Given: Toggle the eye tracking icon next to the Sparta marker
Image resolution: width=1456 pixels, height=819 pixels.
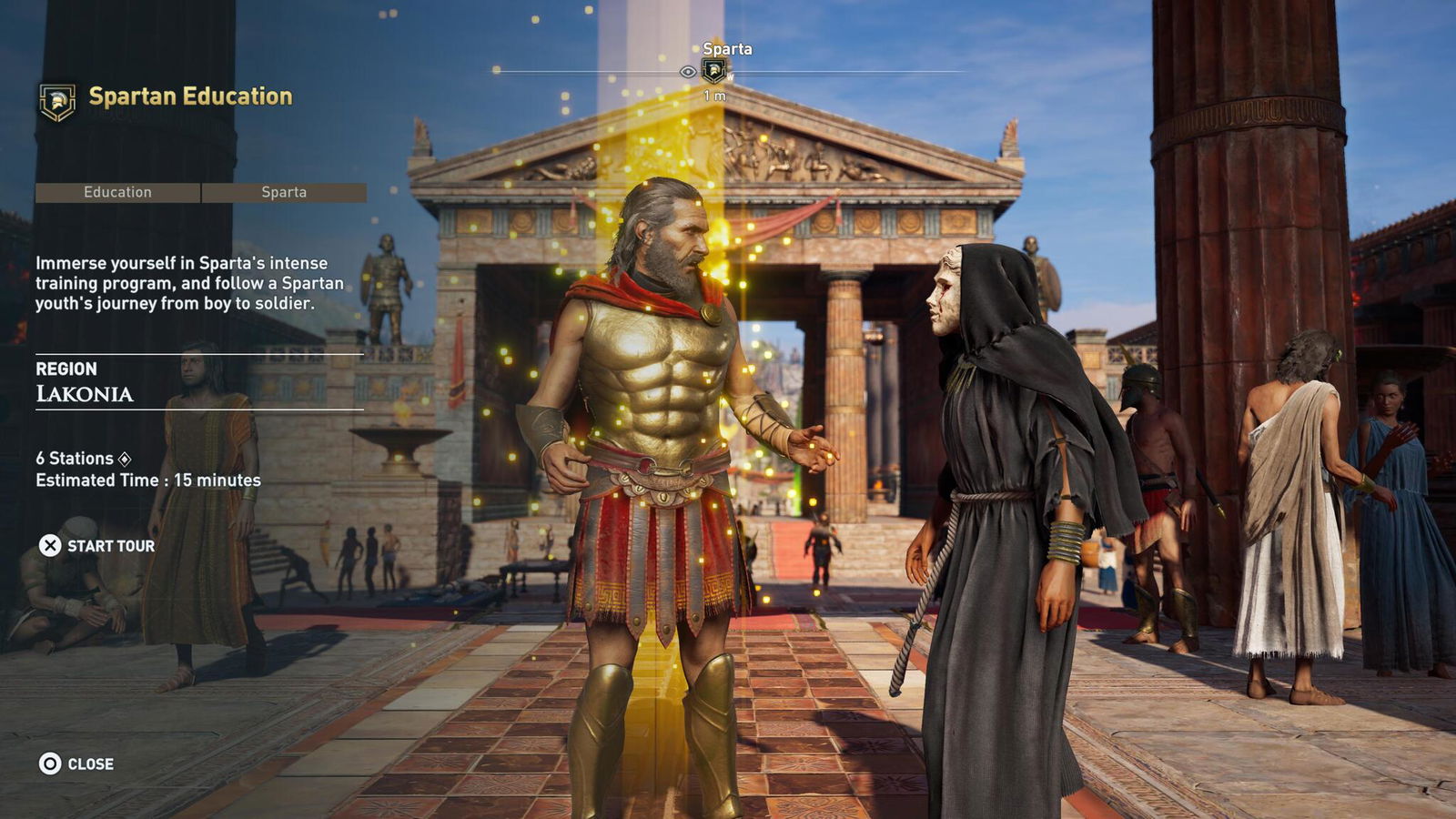Looking at the screenshot, I should [686, 71].
